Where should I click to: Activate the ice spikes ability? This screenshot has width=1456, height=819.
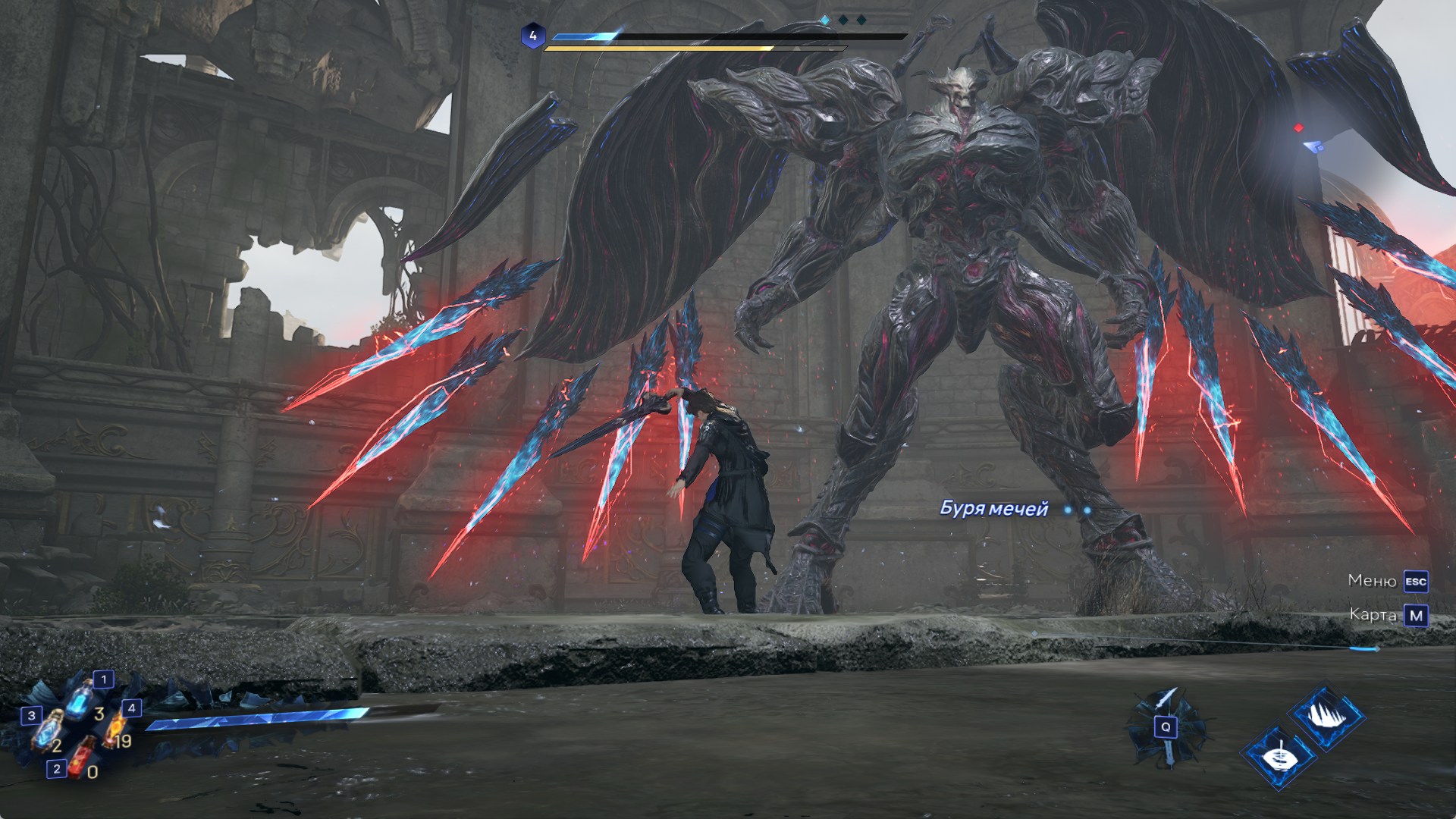[1325, 718]
